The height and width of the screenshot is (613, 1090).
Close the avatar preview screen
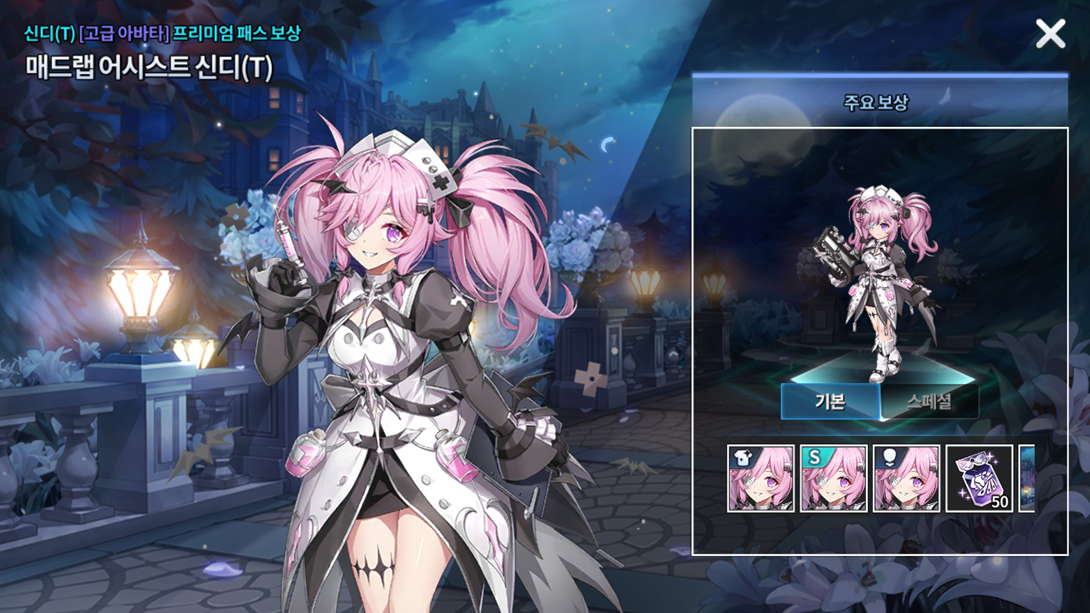(1050, 34)
